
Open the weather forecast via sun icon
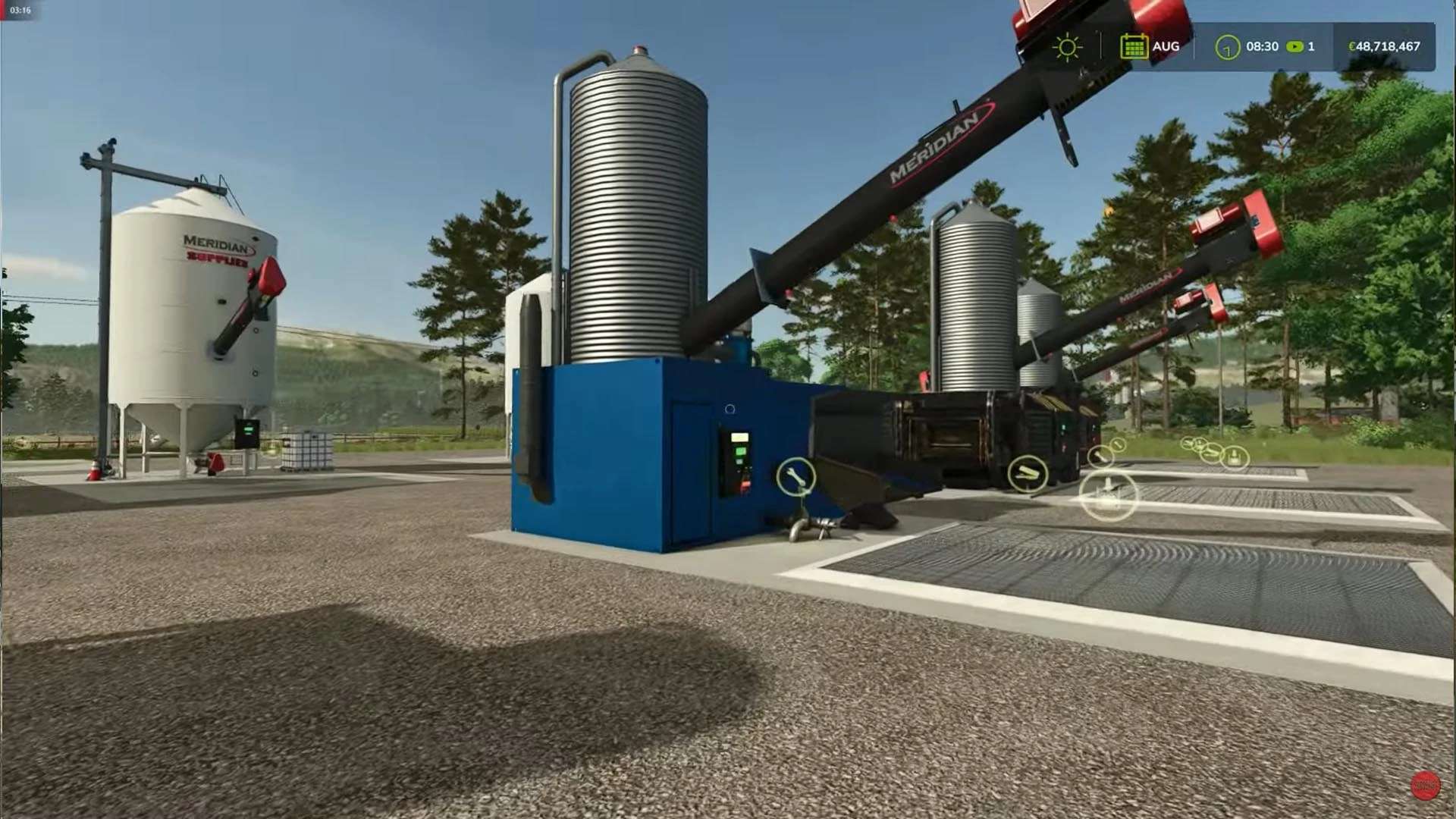click(1067, 47)
